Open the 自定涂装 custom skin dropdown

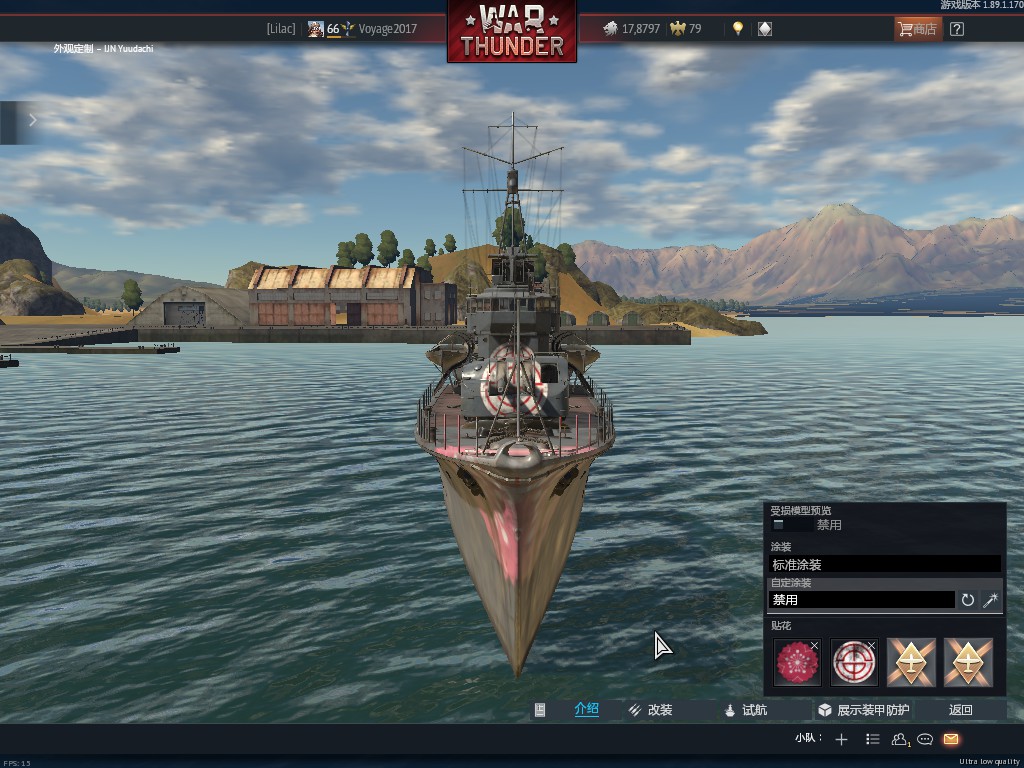pos(861,600)
